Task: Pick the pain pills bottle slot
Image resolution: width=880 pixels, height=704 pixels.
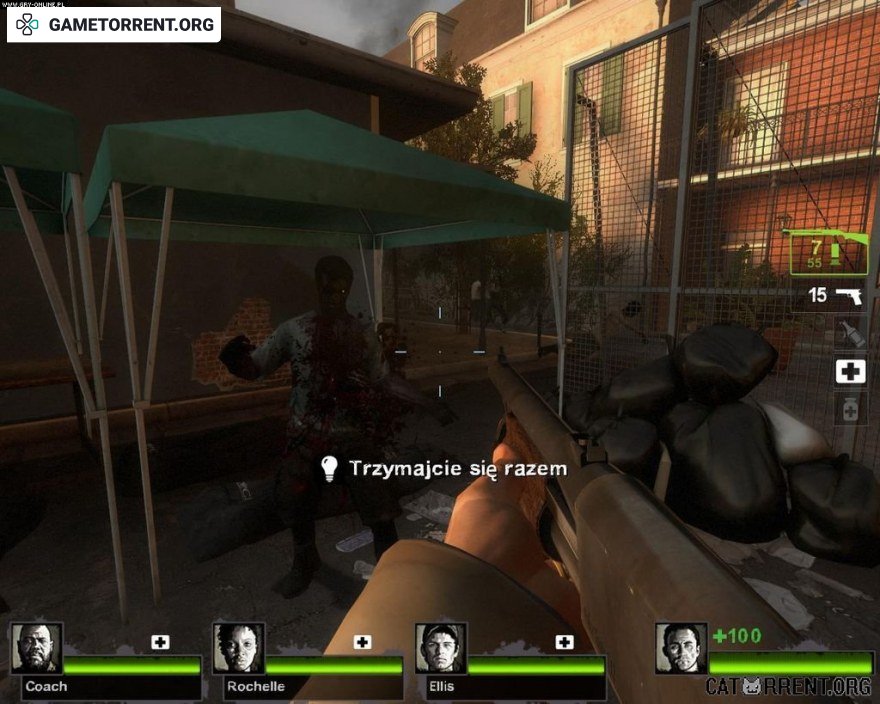Action: (x=849, y=410)
